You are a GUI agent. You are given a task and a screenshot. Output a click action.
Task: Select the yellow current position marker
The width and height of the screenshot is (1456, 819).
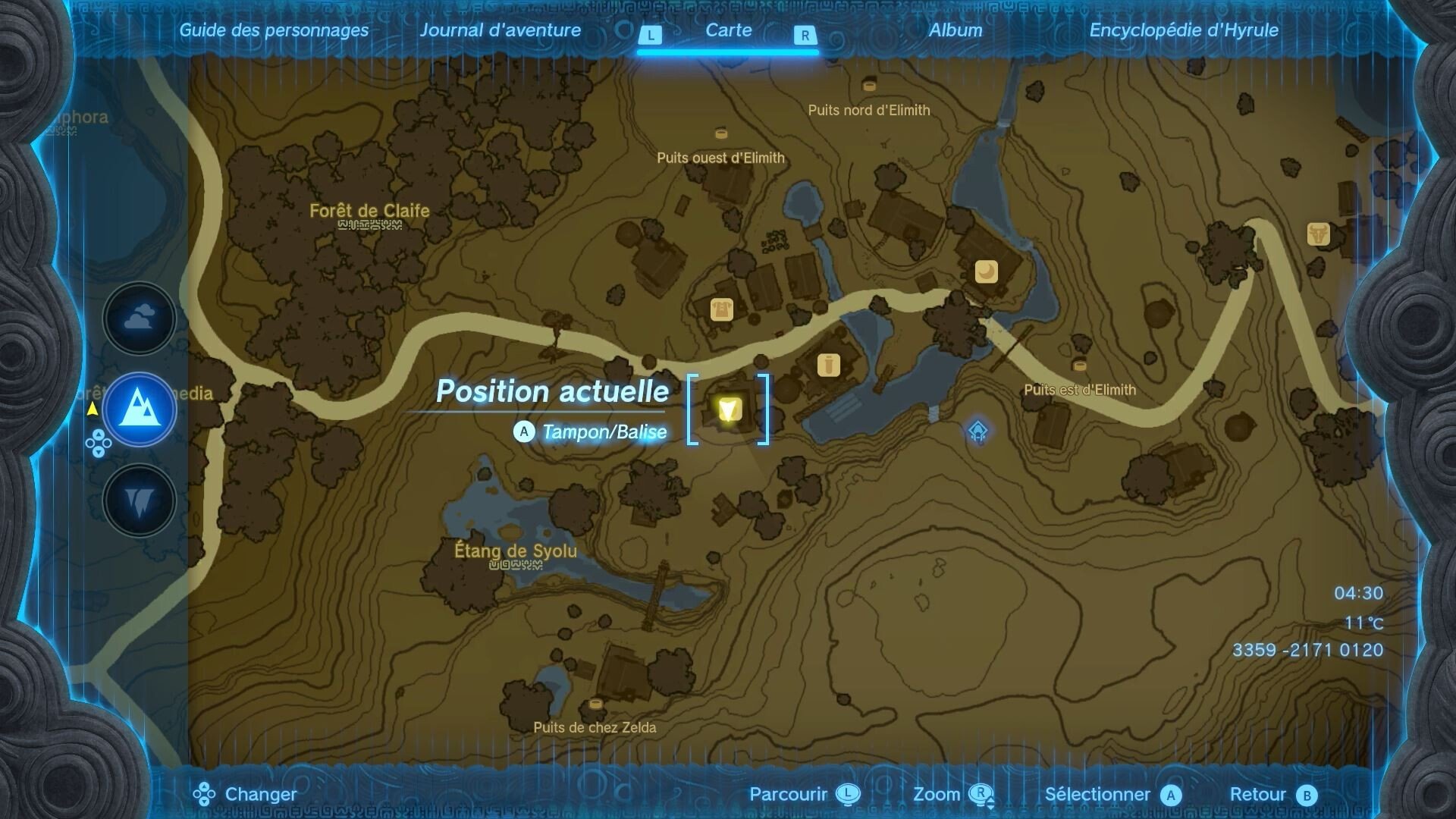[x=729, y=409]
